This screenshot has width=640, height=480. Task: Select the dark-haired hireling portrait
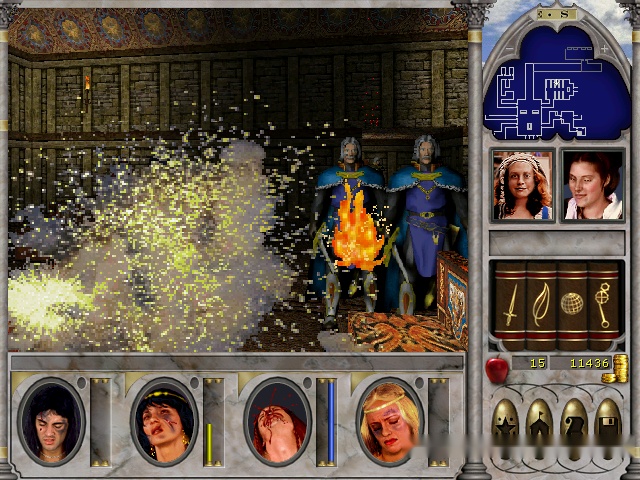click(x=592, y=185)
